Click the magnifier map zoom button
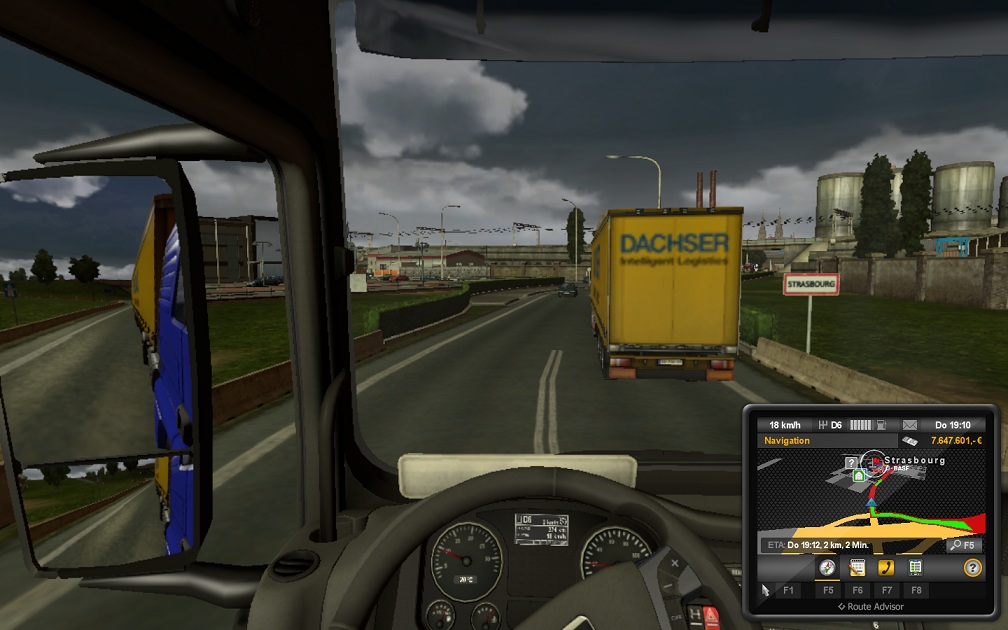Screen dimensions: 1008x630 coord(956,545)
